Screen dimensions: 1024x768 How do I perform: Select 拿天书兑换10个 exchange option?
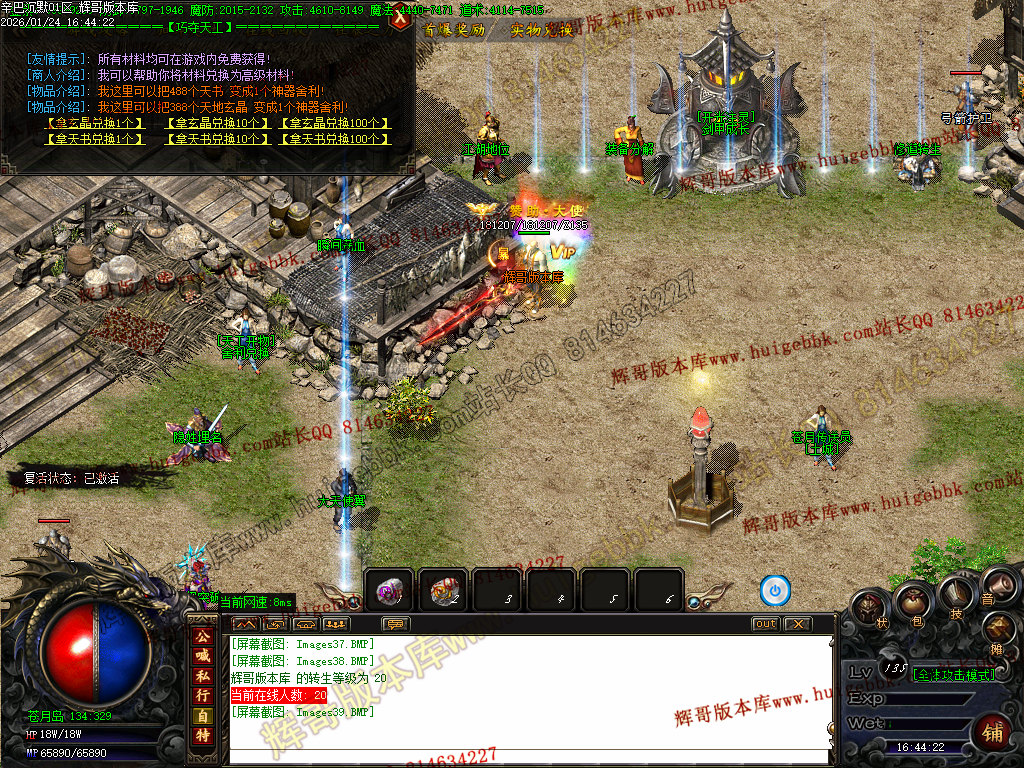click(x=216, y=139)
